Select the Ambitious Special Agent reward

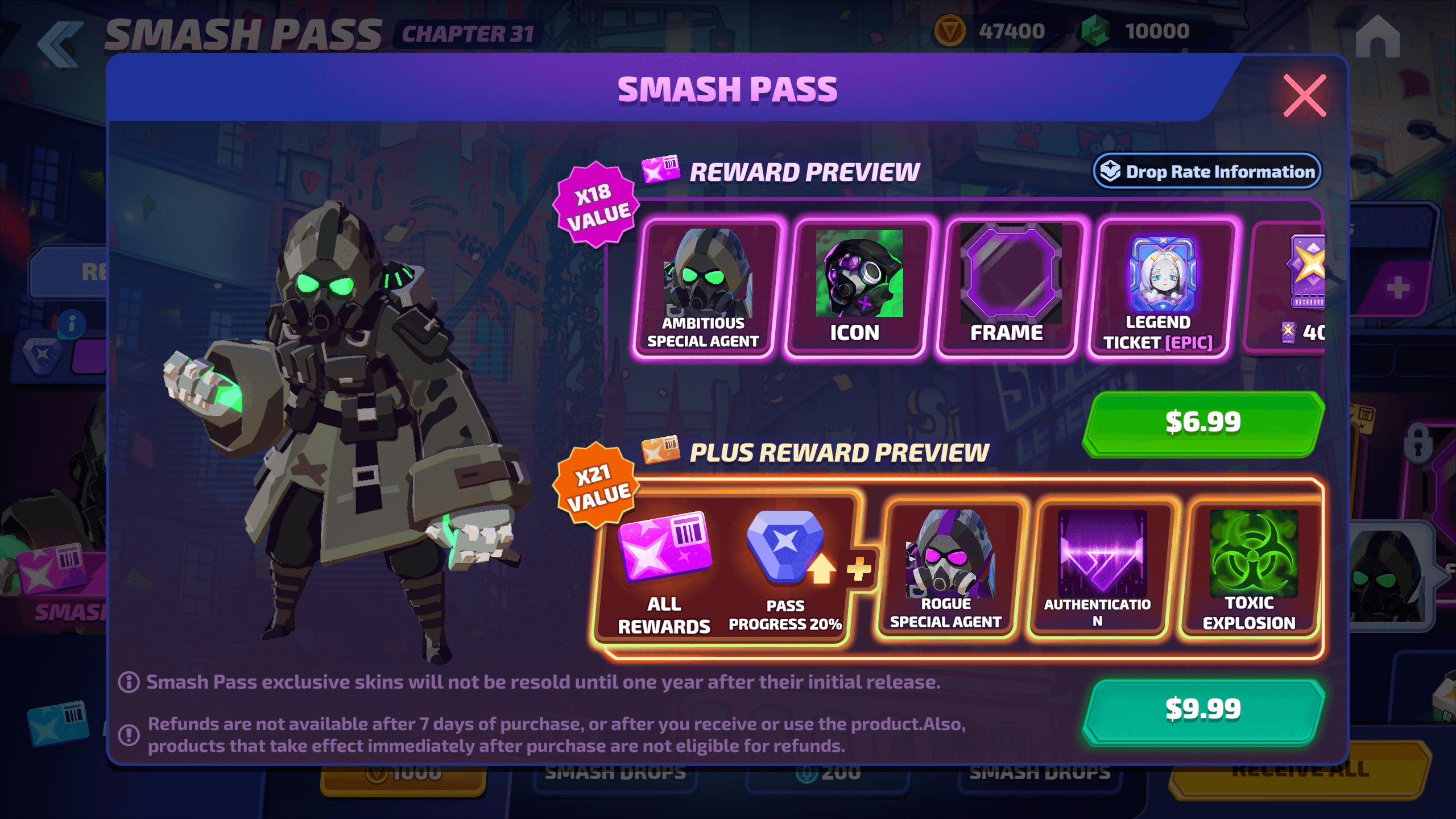[x=705, y=287]
